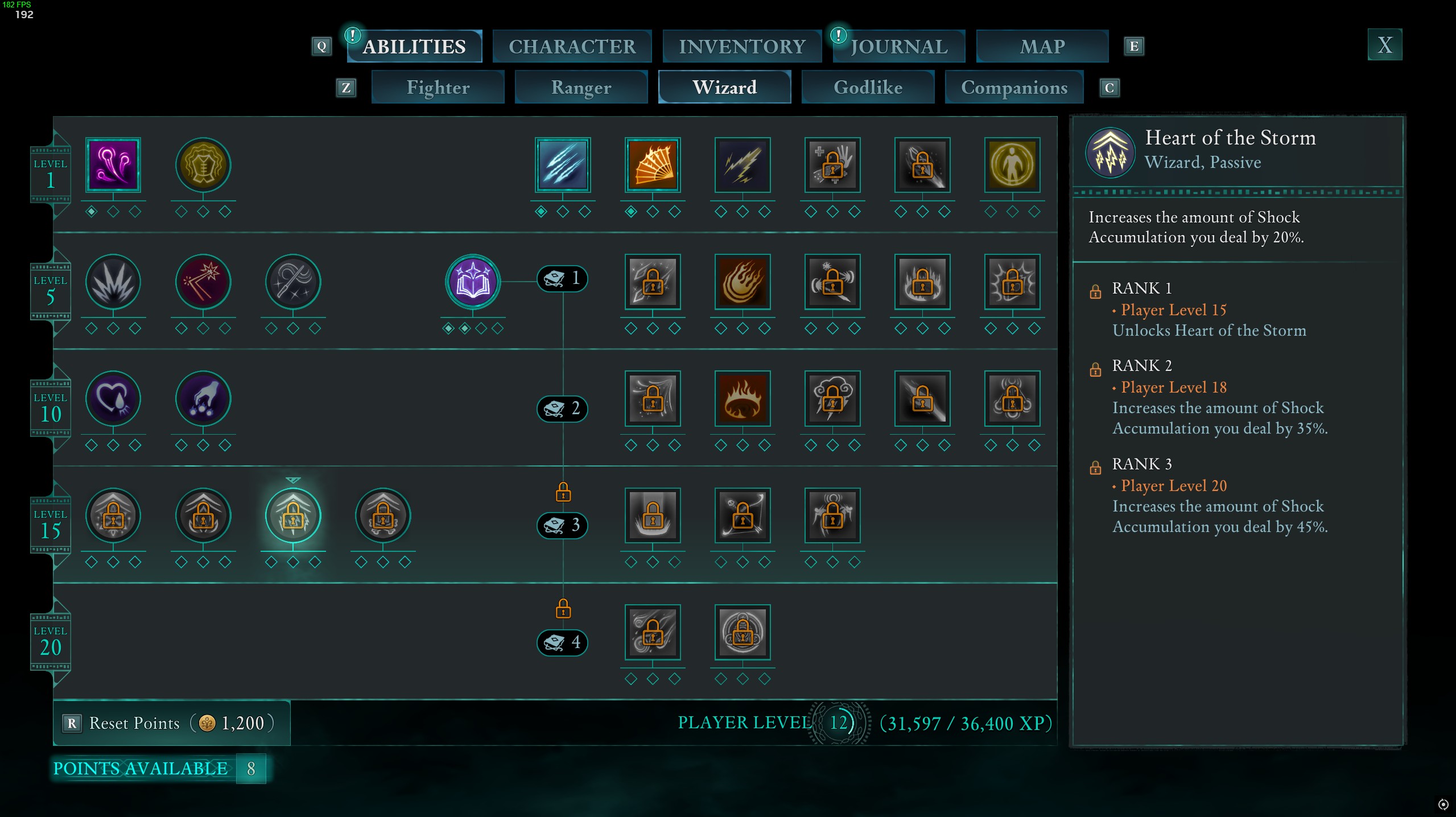Select the purple spellbook ability icon
The height and width of the screenshot is (817, 1456).
click(x=473, y=282)
